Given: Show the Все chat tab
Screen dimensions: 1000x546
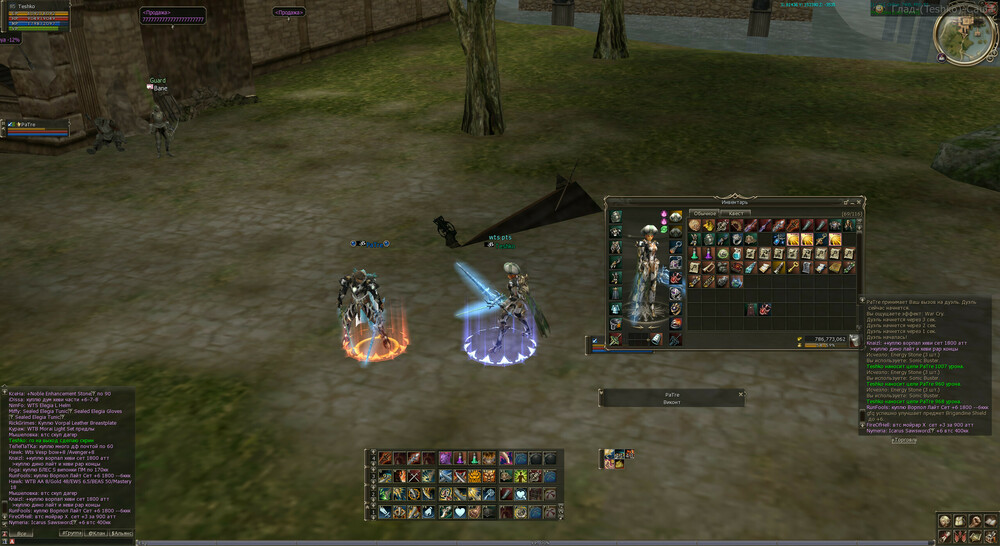Looking at the screenshot, I should (22, 535).
